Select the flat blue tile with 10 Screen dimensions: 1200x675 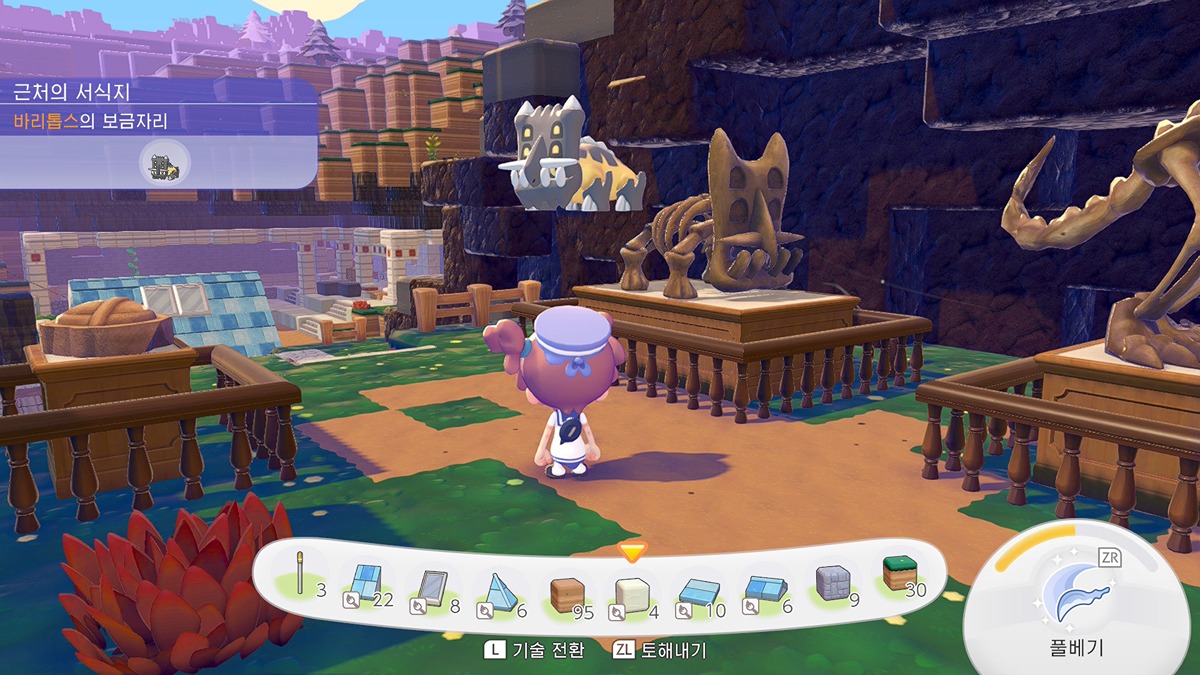pyautogui.click(x=697, y=594)
